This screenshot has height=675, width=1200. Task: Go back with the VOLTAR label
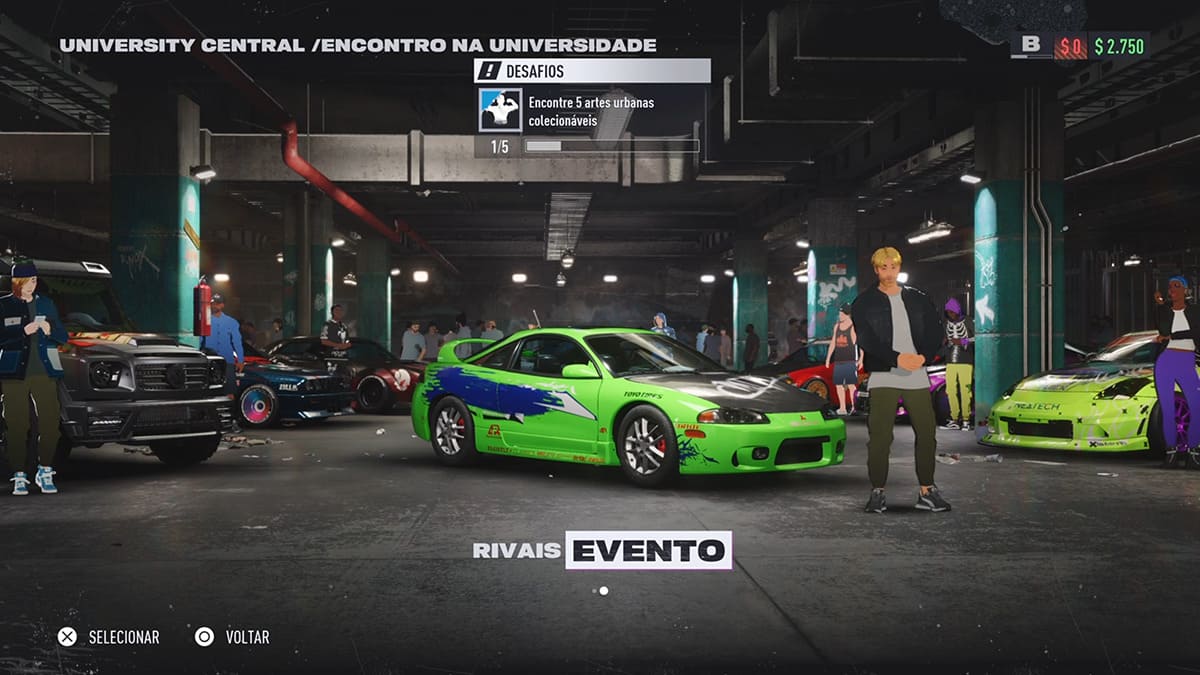(x=247, y=637)
